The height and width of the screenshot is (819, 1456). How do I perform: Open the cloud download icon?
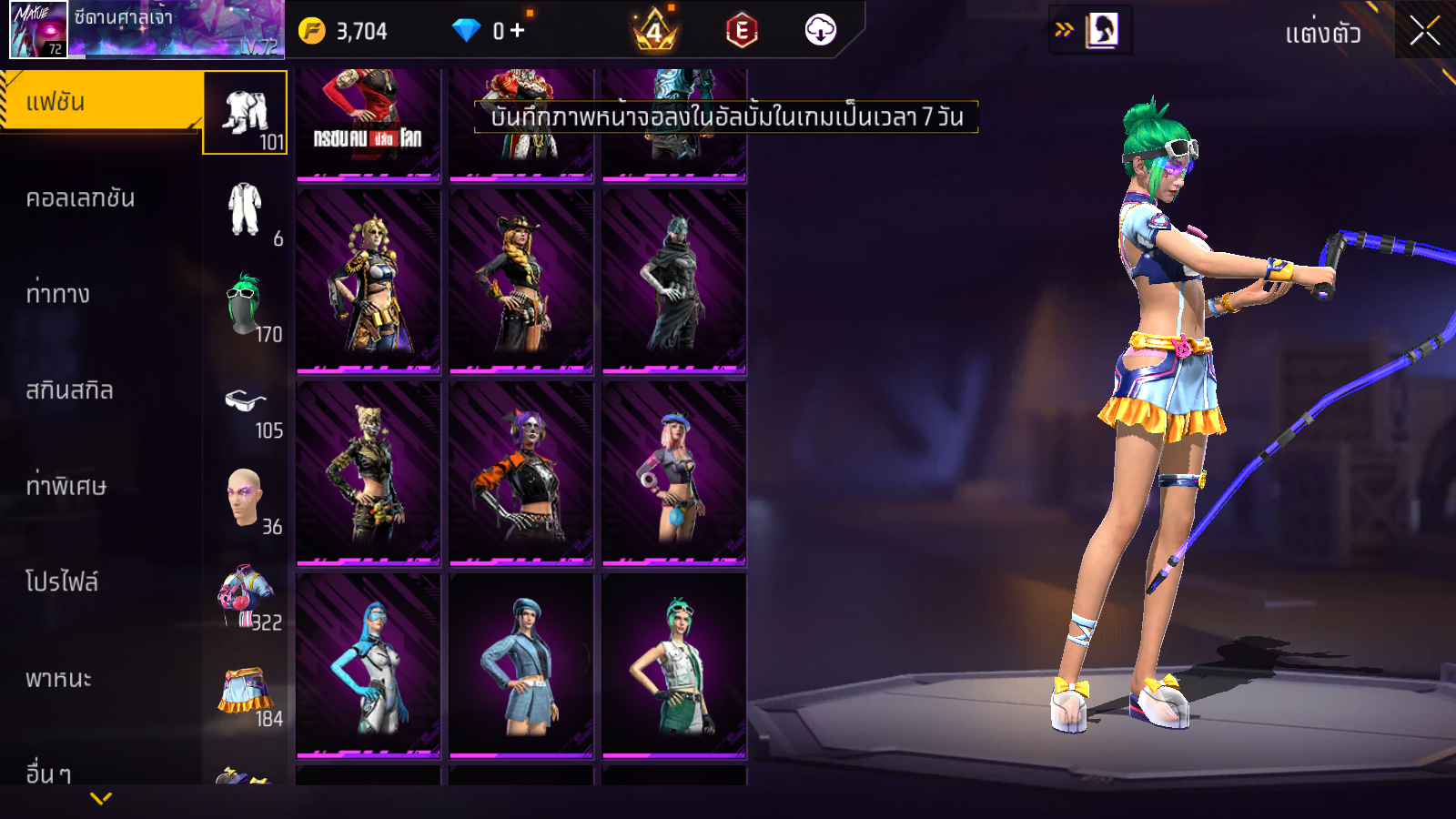(x=820, y=31)
